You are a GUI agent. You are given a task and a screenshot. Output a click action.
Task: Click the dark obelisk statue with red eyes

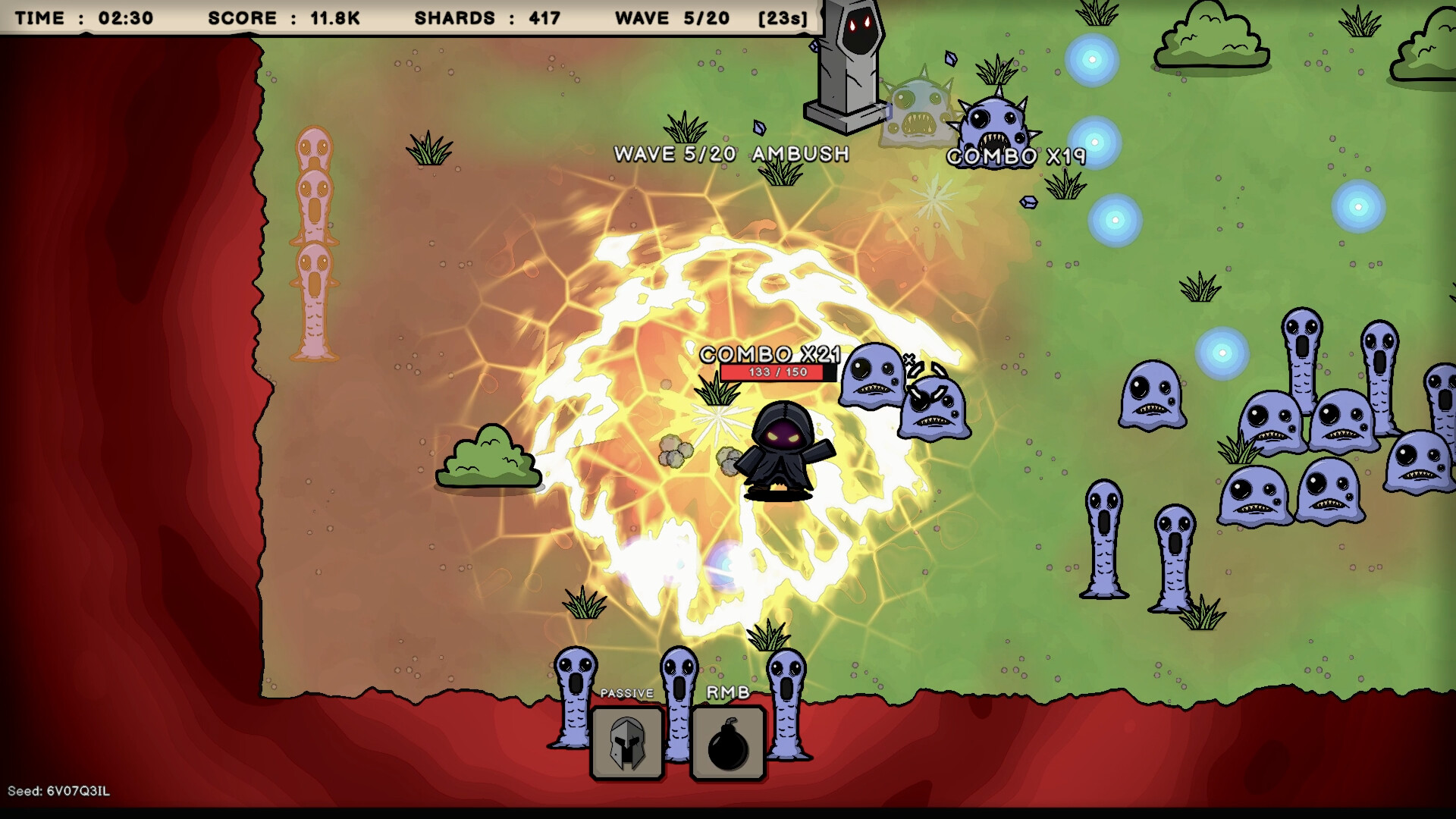844,64
